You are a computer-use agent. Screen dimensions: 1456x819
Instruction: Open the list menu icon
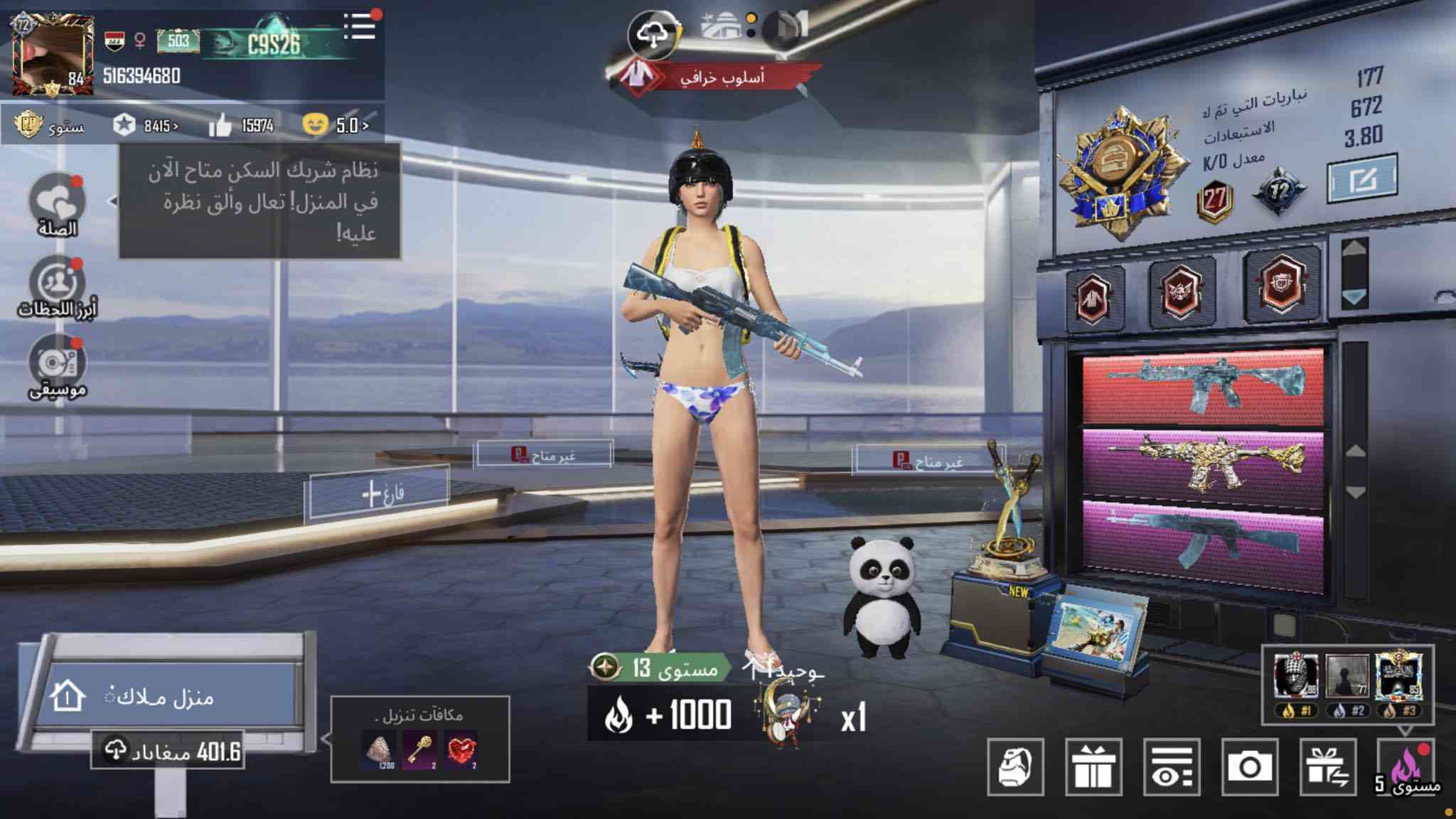360,27
